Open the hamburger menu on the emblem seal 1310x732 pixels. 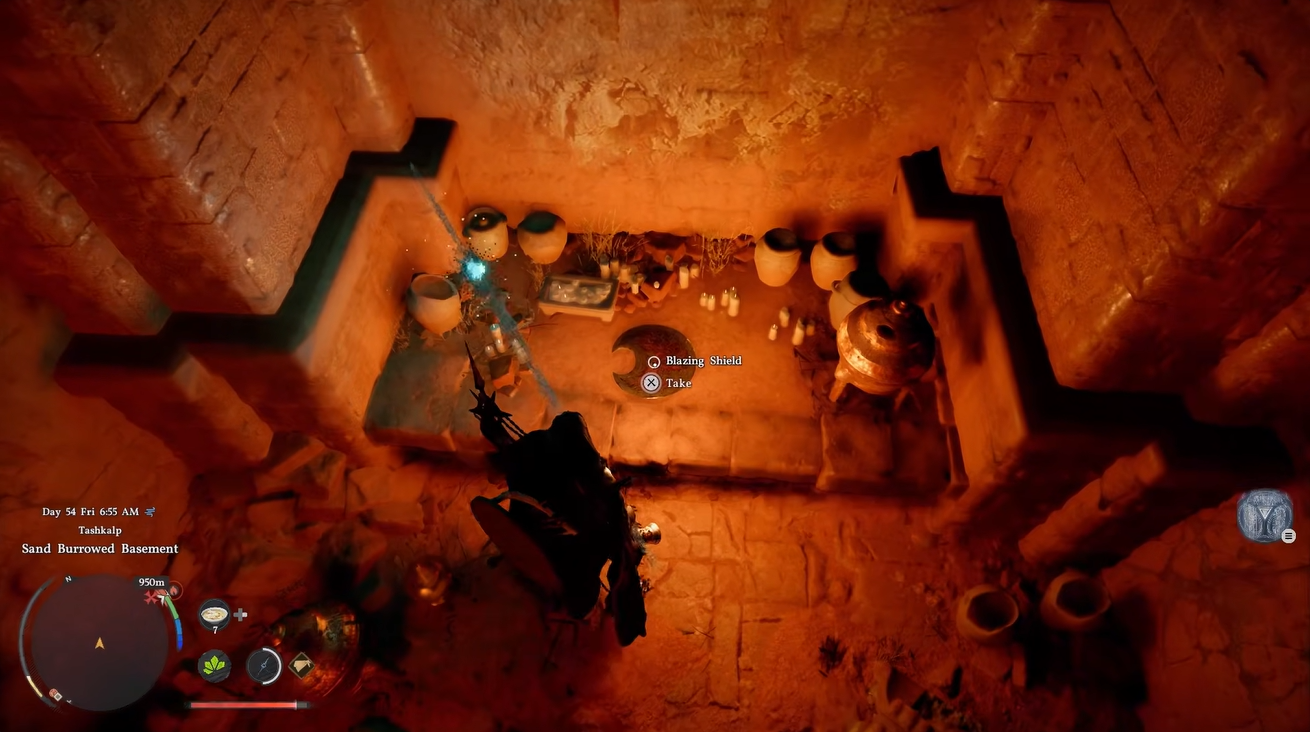coord(1288,535)
